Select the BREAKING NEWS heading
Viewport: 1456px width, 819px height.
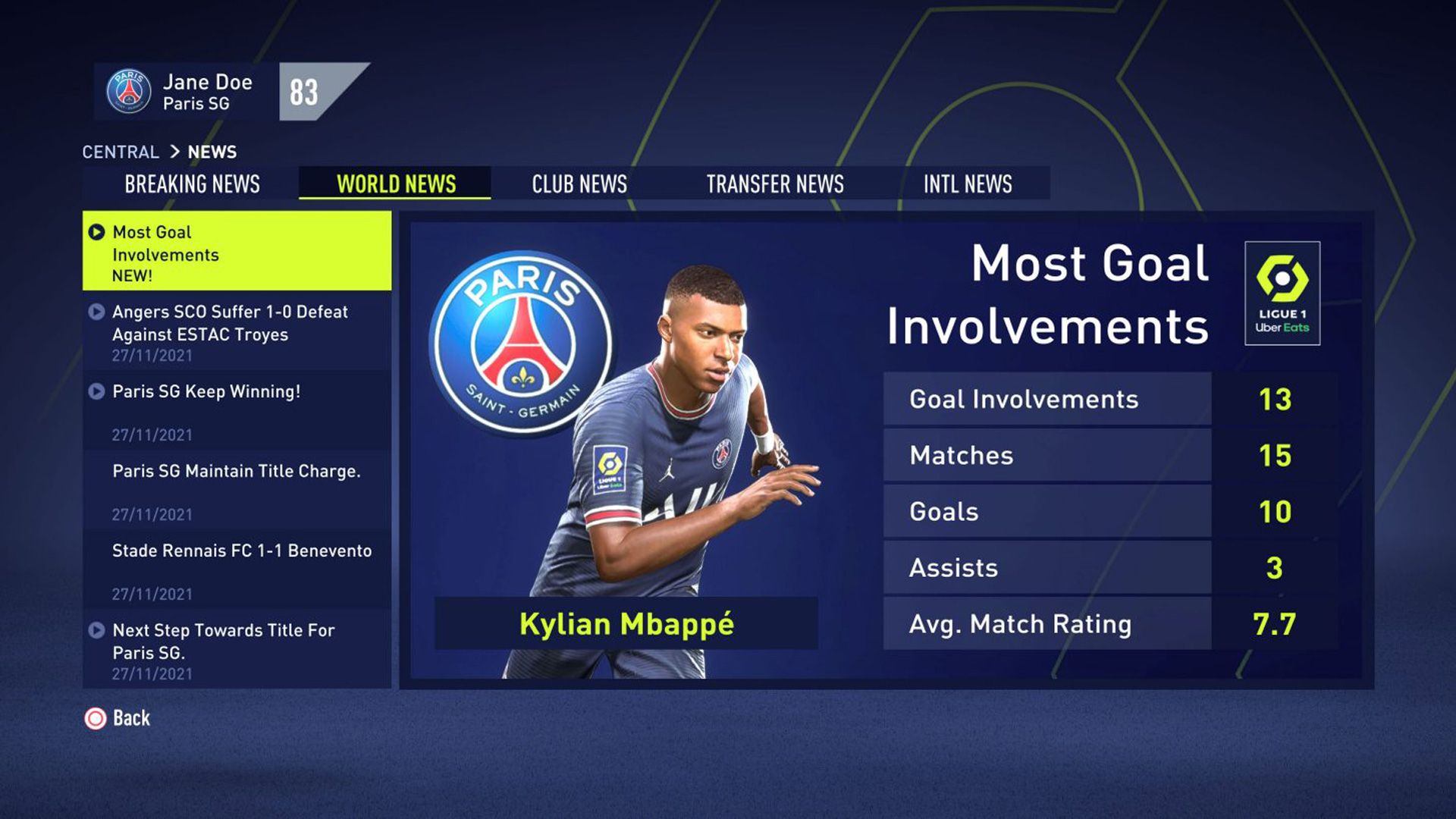[x=193, y=184]
